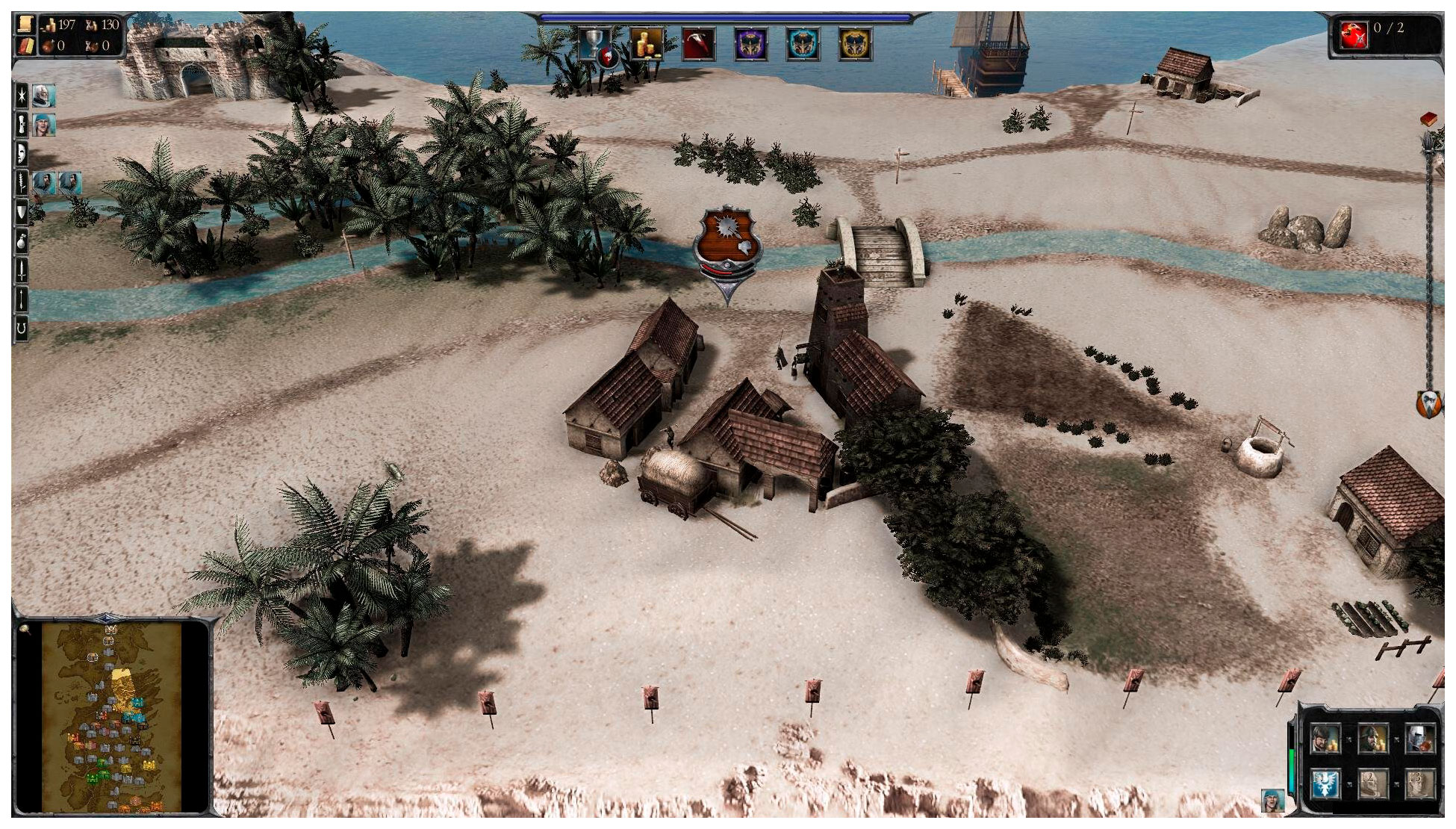Select the purple helmet faction icon

pyautogui.click(x=750, y=44)
